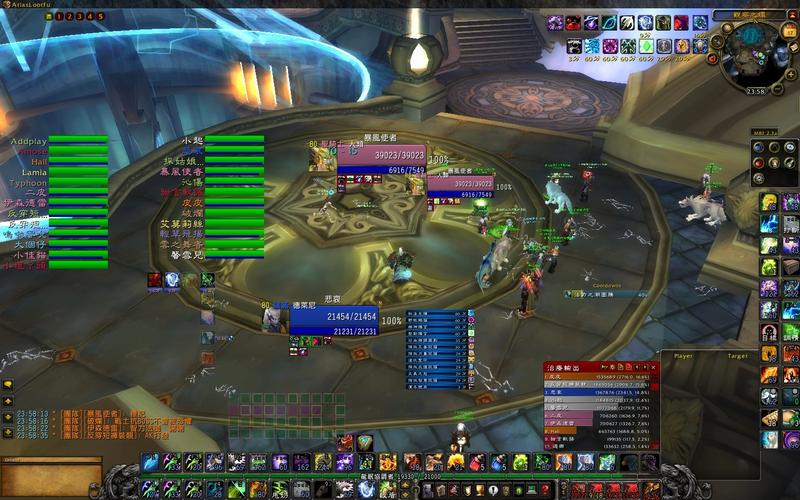Click the Player column header in the side panel
This screenshot has height=500, width=800.
coord(684,355)
